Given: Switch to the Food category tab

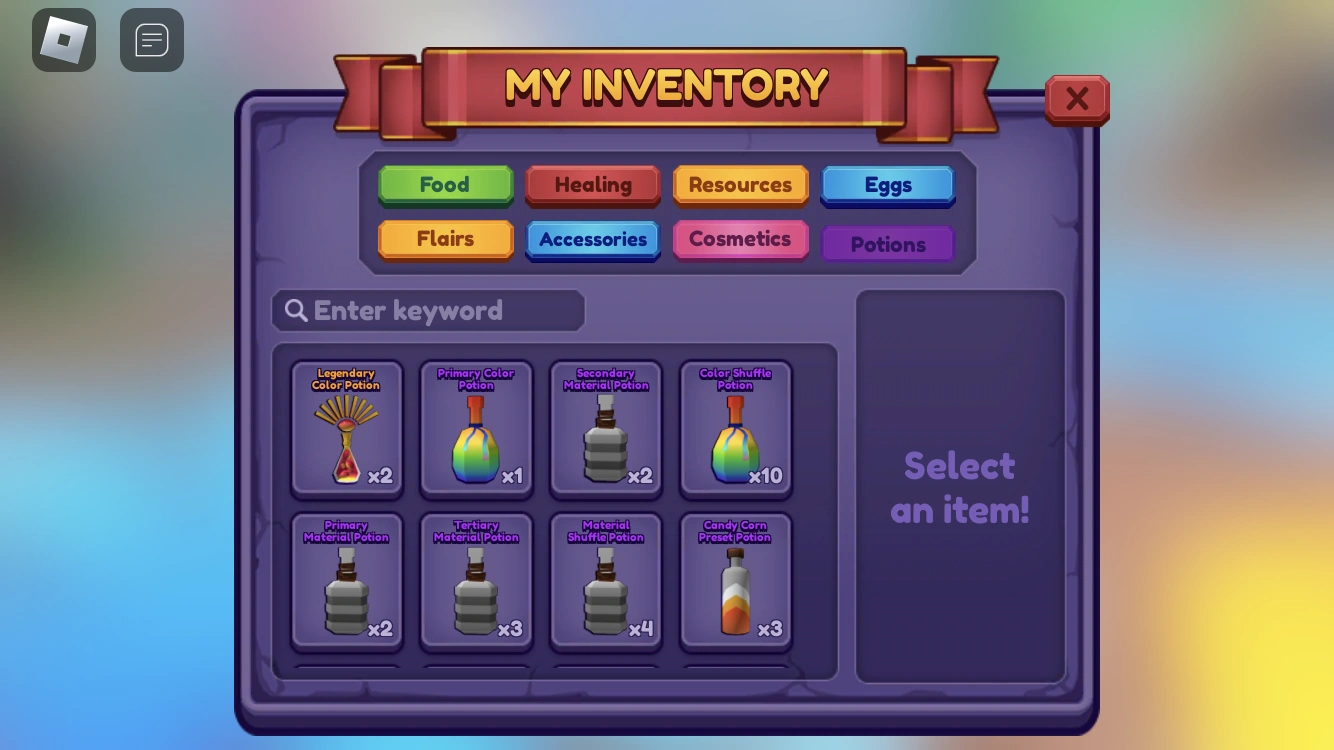Looking at the screenshot, I should [x=445, y=184].
